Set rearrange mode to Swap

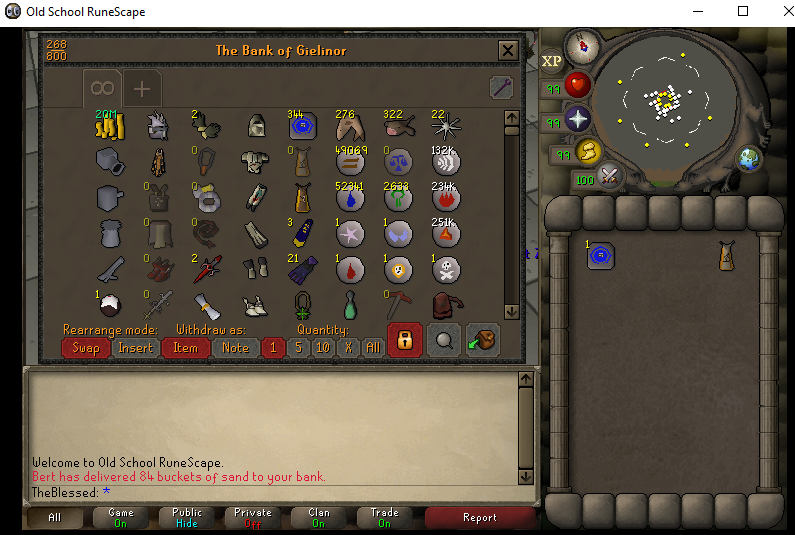click(85, 348)
